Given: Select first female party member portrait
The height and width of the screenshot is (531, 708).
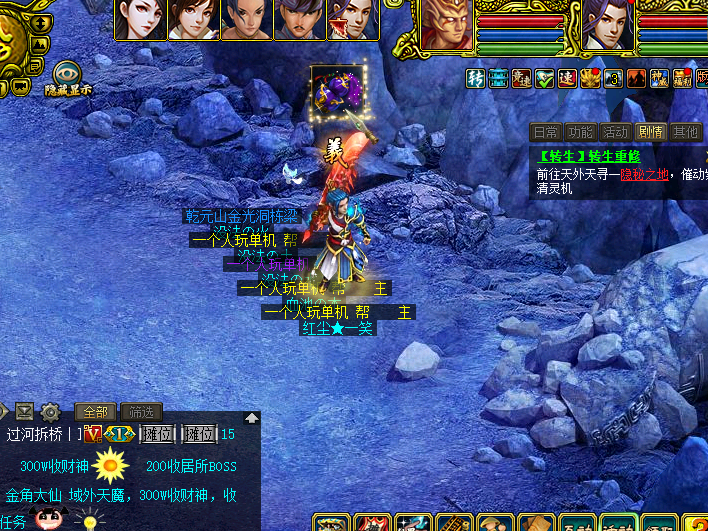Looking at the screenshot, I should [x=140, y=20].
